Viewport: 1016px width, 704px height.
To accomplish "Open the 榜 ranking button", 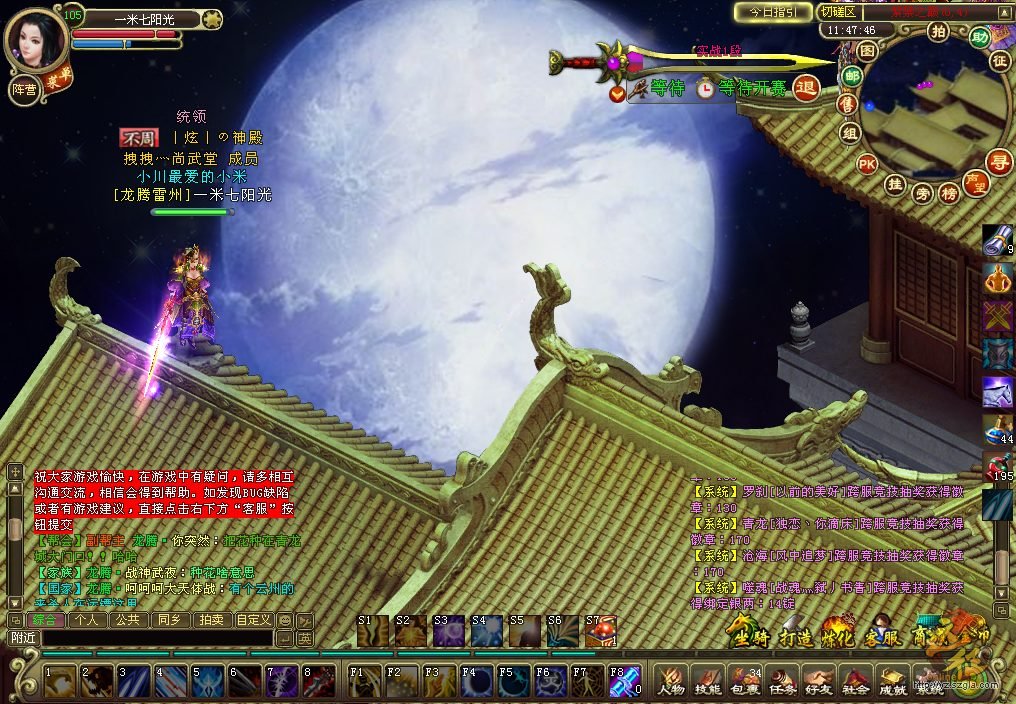I will [949, 194].
